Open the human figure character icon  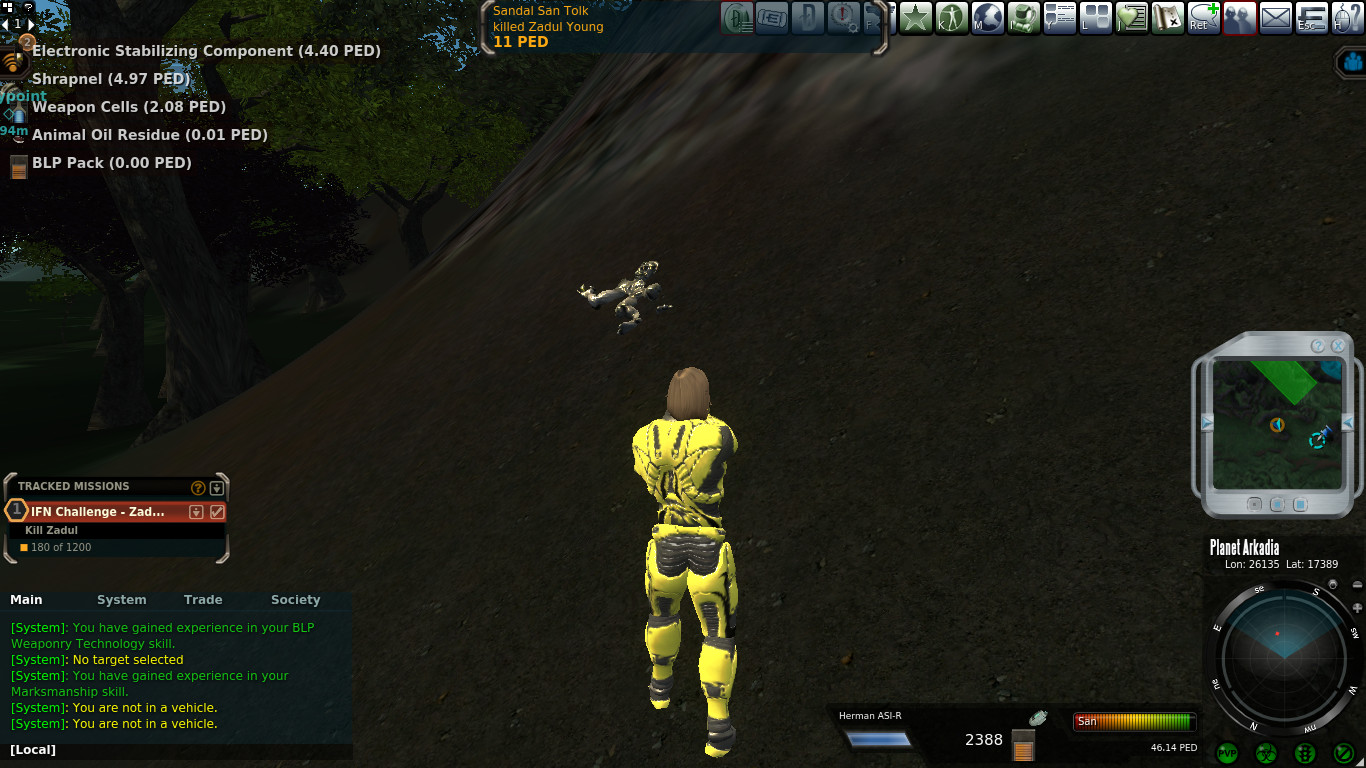951,18
